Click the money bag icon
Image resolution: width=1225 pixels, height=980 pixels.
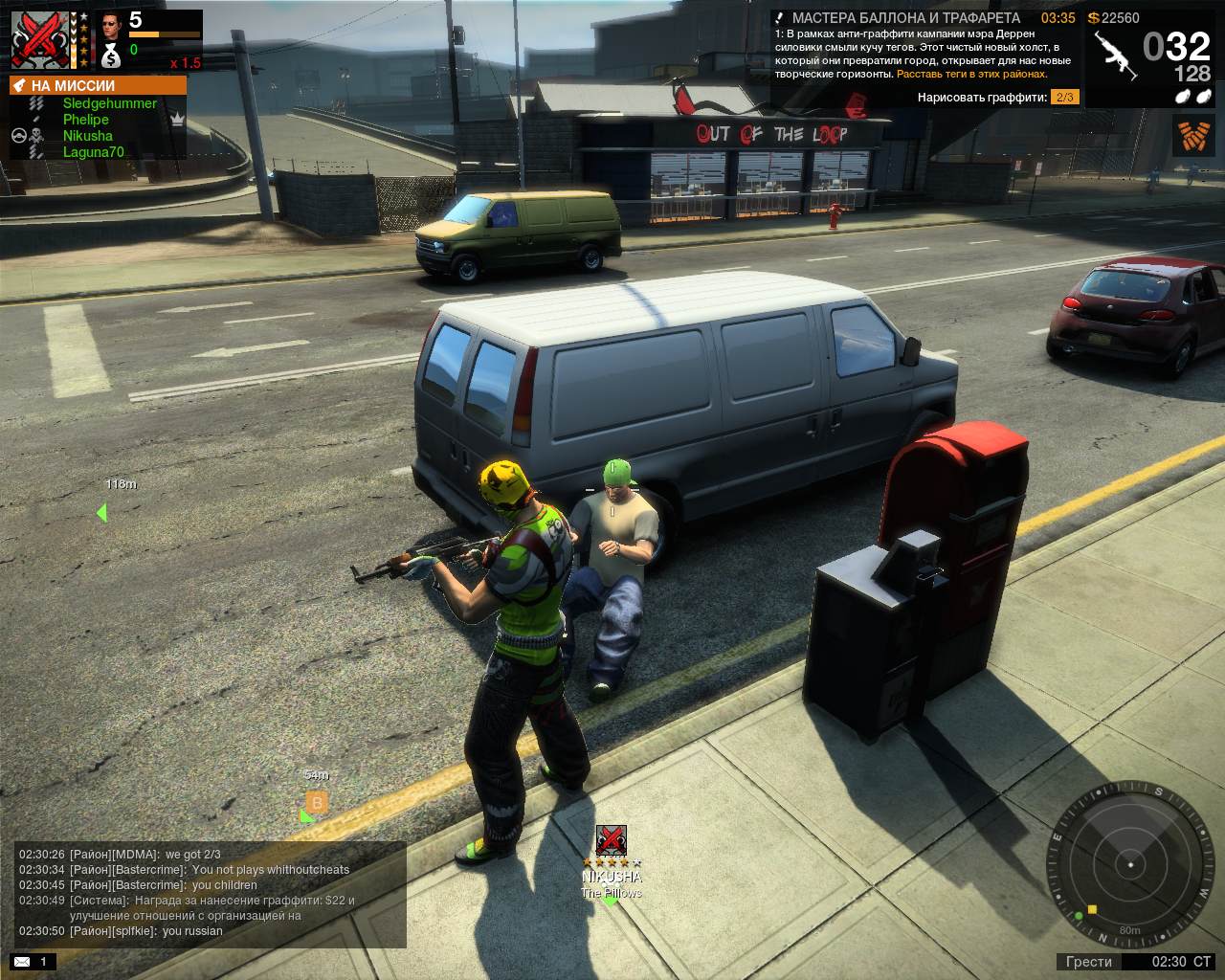tap(111, 56)
